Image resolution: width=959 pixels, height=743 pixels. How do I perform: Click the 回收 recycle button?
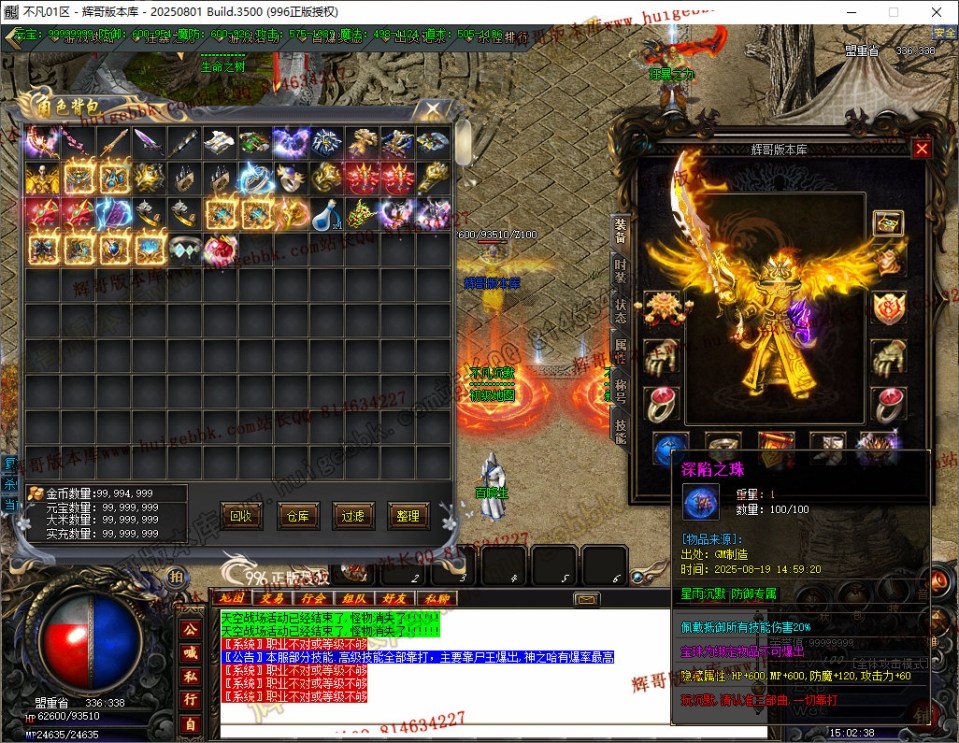240,516
